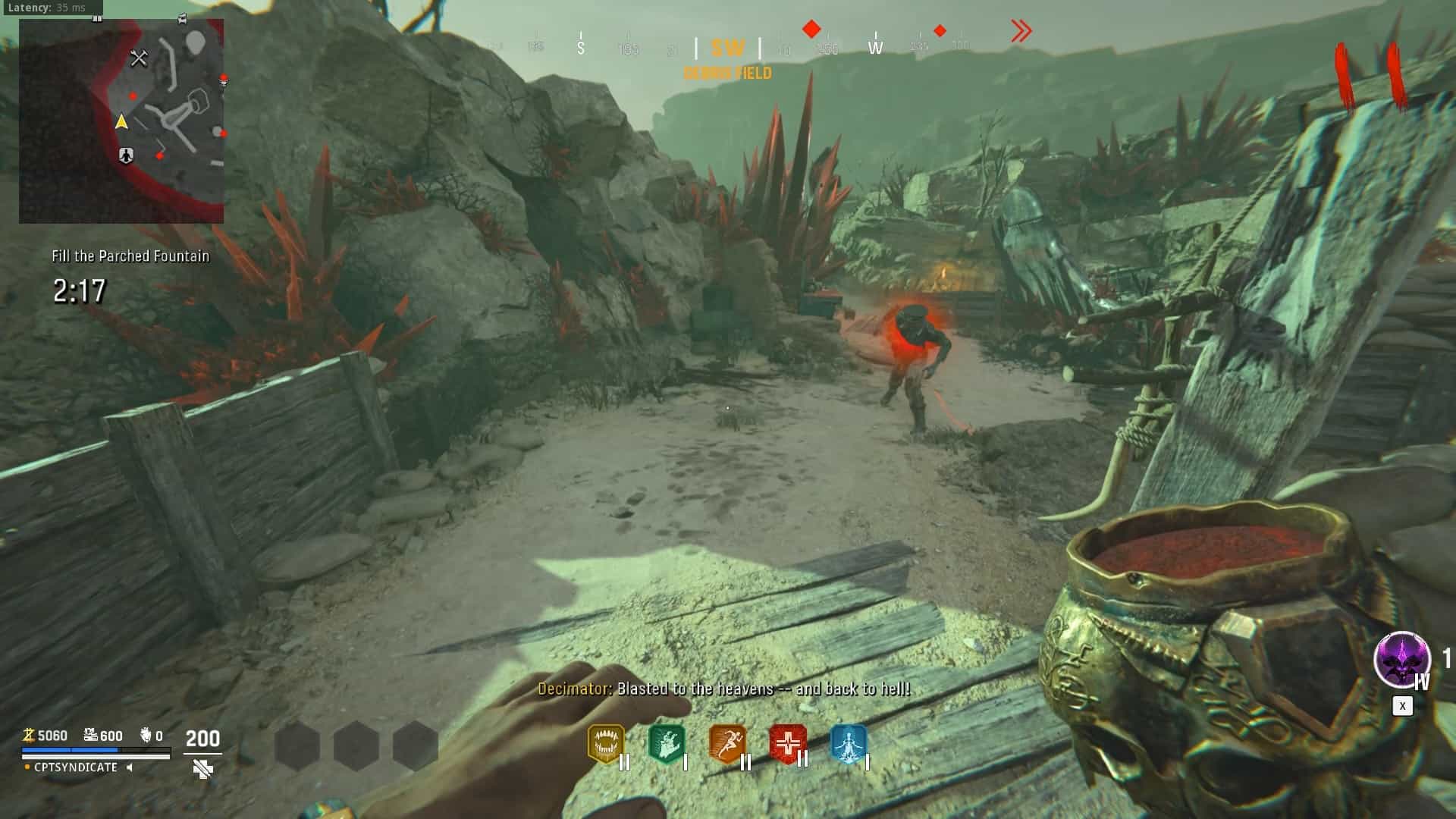Choose the orange running man perk icon
Image resolution: width=1456 pixels, height=819 pixels.
726,744
